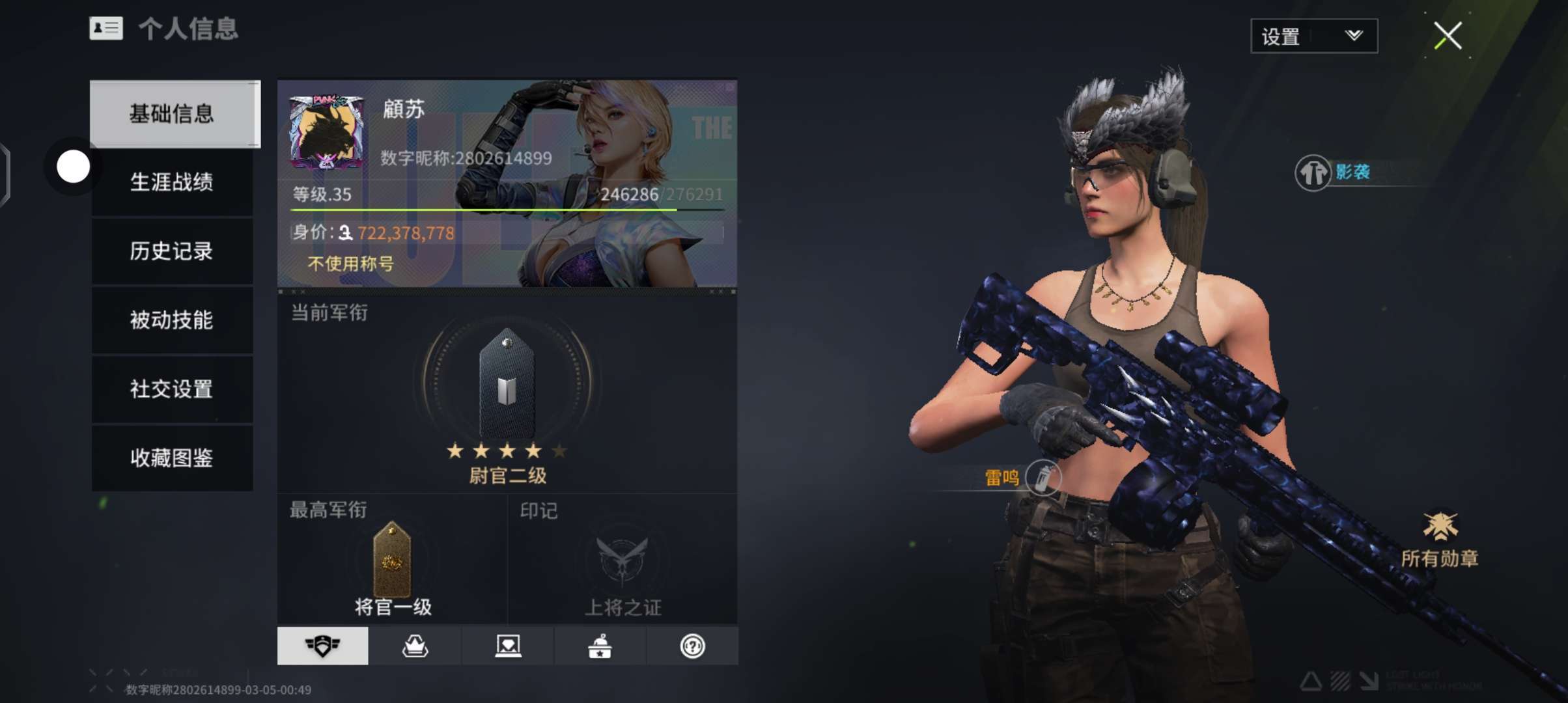Image resolution: width=1568 pixels, height=703 pixels.
Task: Click the player avatar portrait
Action: (327, 133)
